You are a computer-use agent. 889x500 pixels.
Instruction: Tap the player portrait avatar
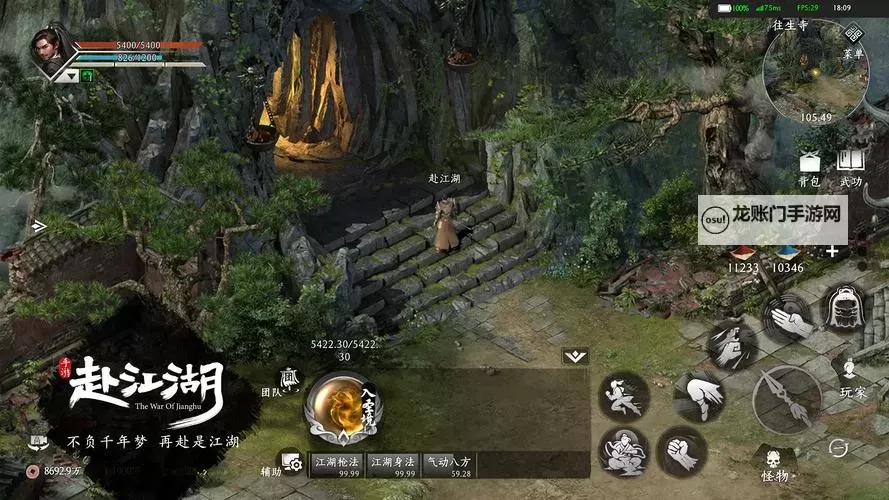(x=52, y=50)
